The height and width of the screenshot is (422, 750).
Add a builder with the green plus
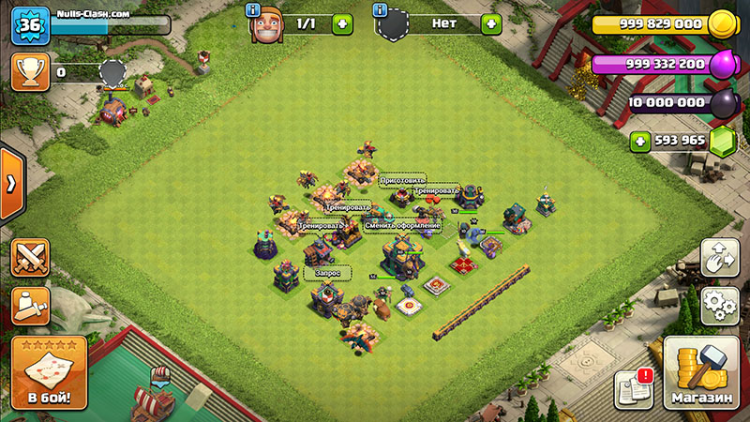coord(342,23)
